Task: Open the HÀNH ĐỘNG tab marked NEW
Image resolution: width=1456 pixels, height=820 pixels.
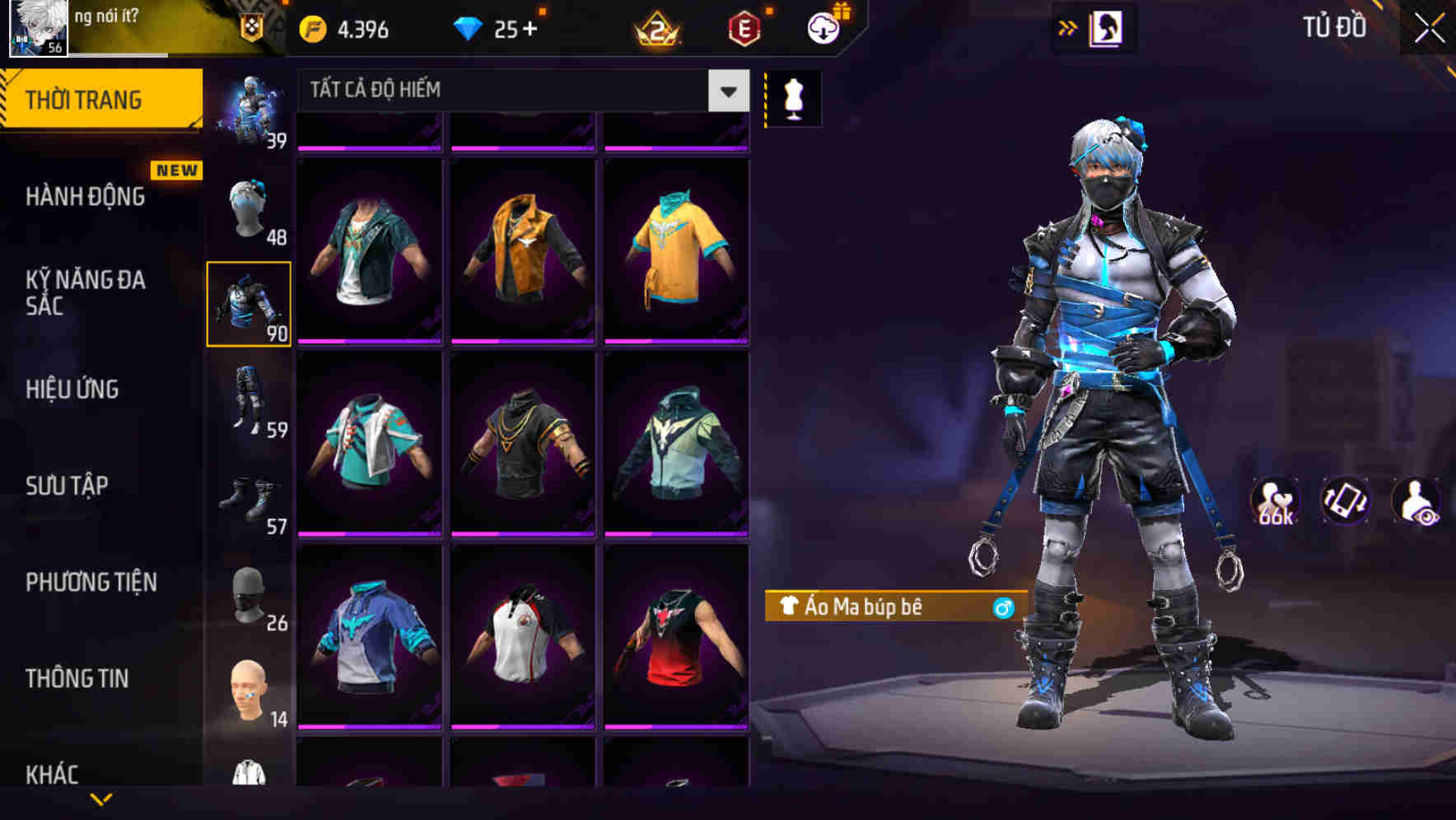Action: 86,198
